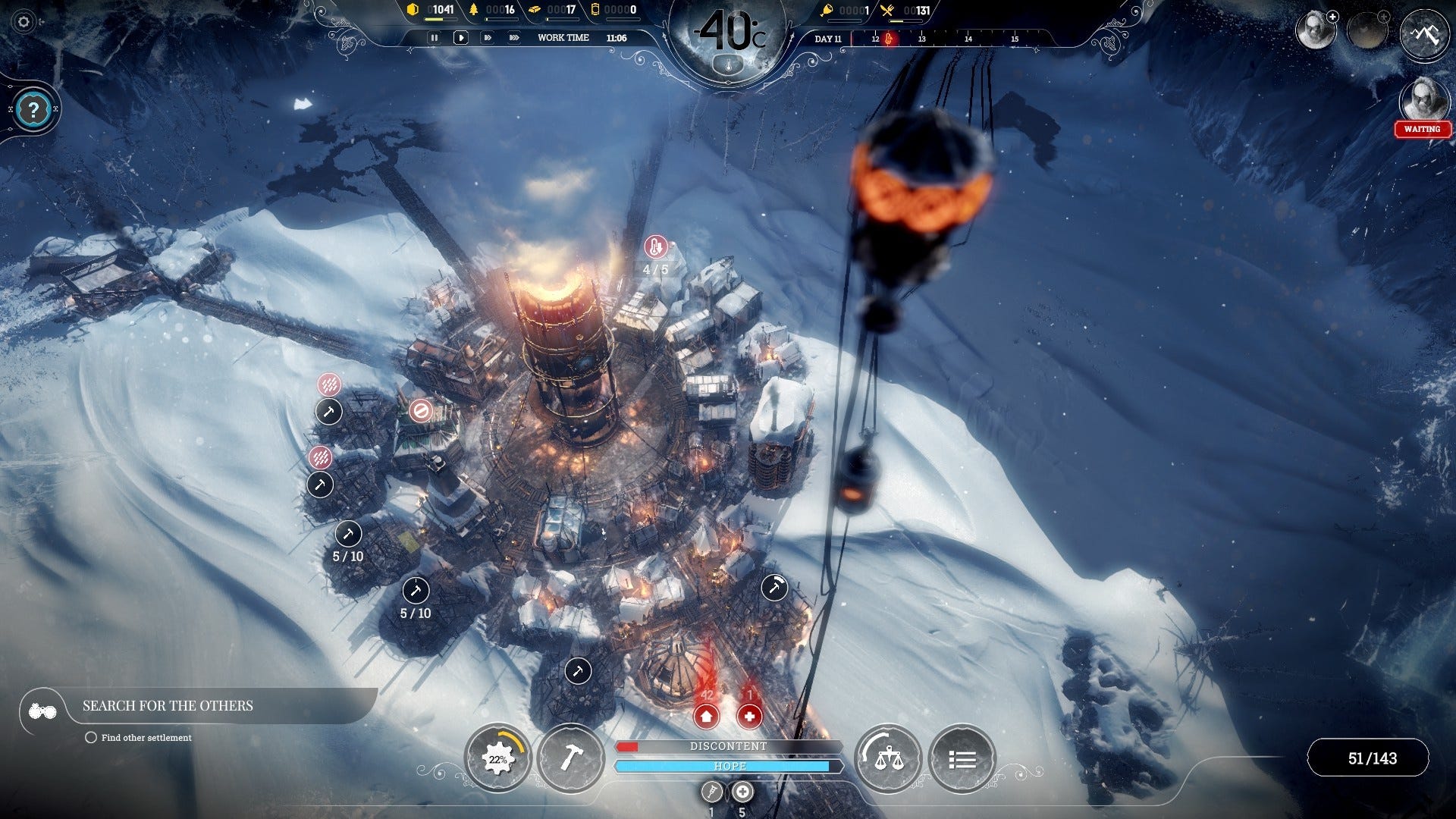Select the waiting scout portrait

click(x=1422, y=102)
